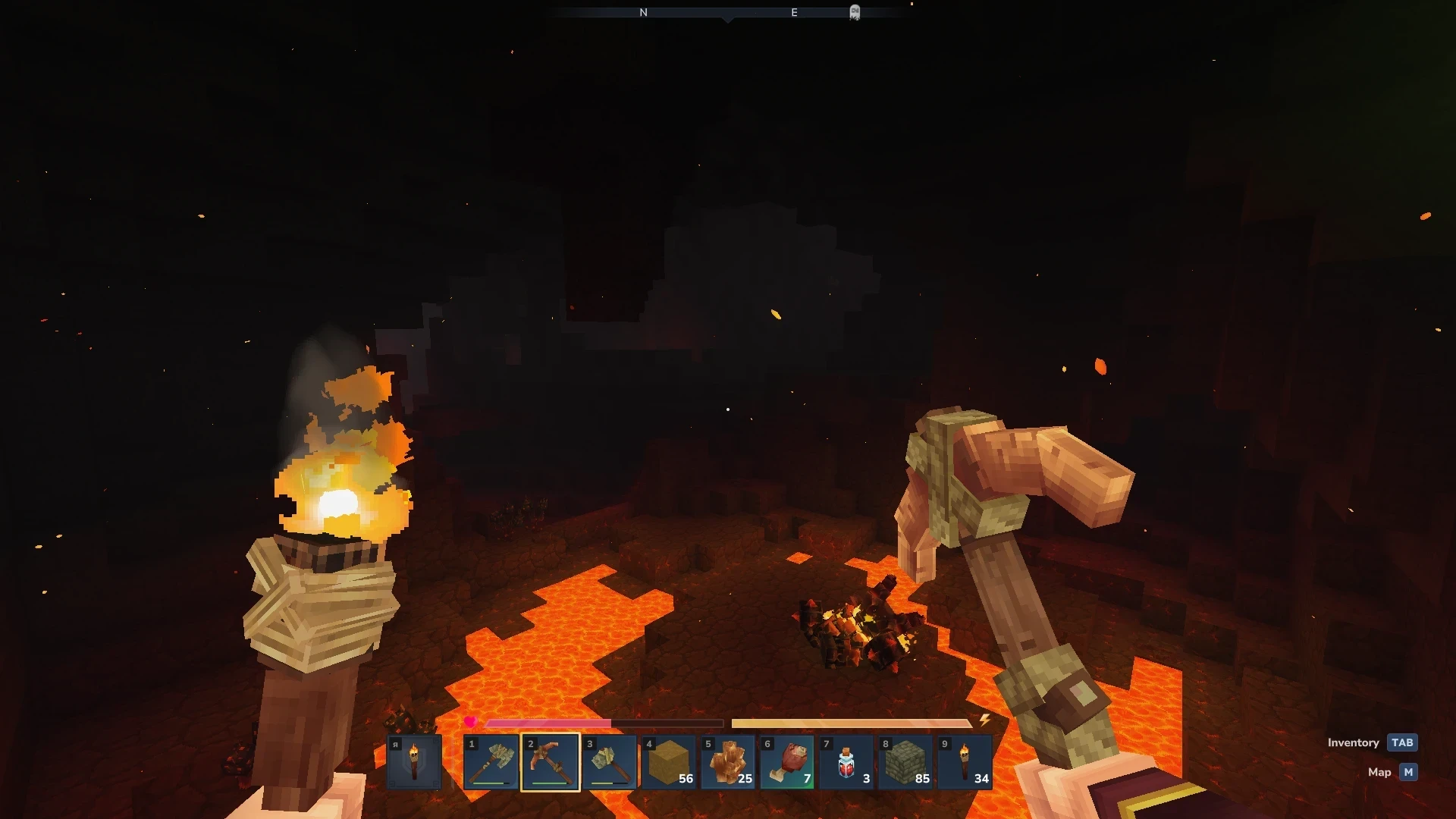The height and width of the screenshot is (819, 1456).
Task: Select the sand block stack of 56
Action: click(669, 762)
